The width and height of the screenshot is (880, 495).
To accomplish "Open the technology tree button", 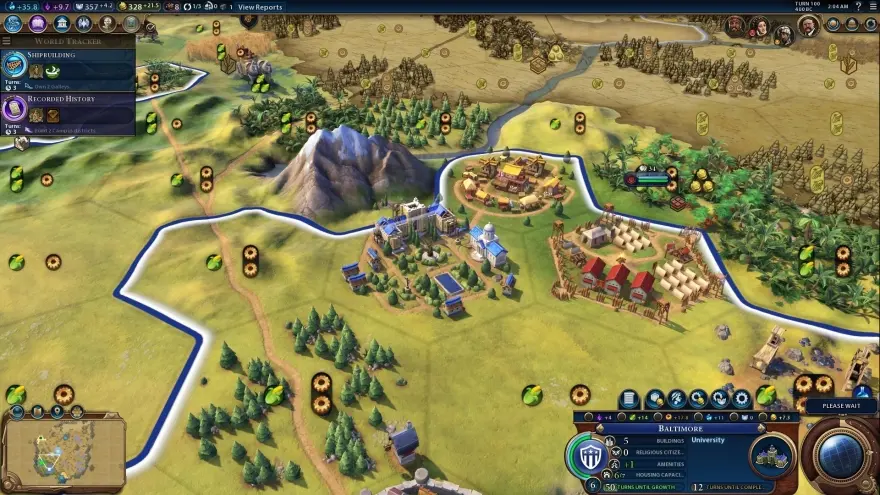I will (x=13, y=23).
